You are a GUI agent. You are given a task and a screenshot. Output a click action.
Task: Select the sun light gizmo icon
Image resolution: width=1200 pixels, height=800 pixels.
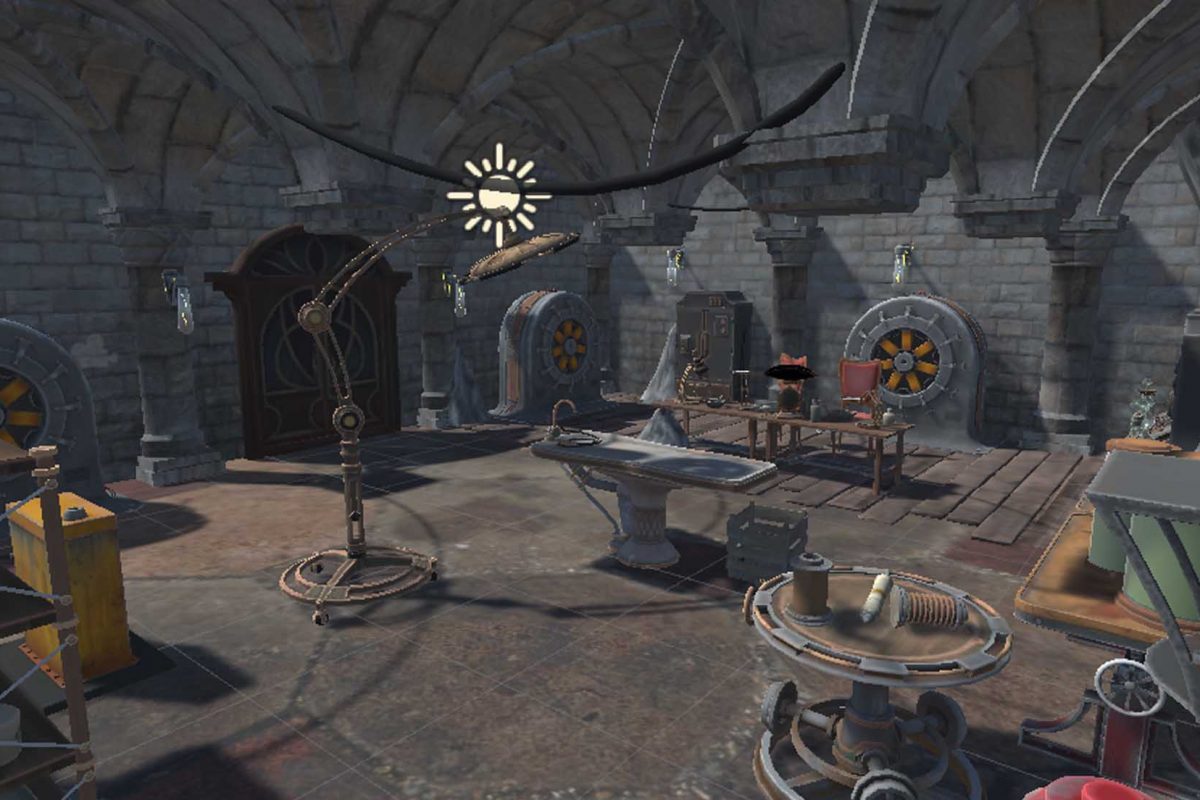[498, 195]
